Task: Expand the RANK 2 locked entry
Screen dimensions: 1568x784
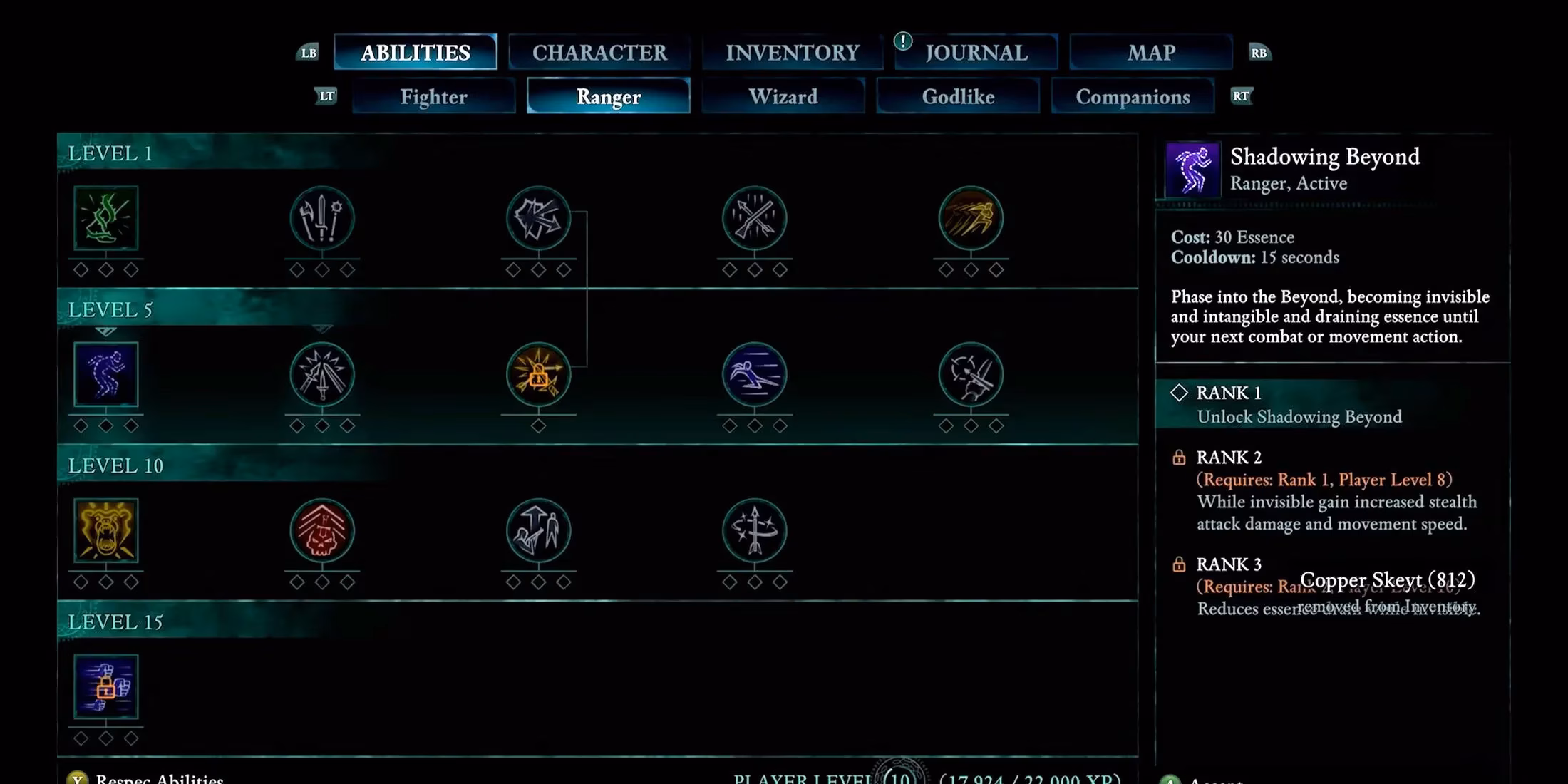Action: [x=1229, y=458]
